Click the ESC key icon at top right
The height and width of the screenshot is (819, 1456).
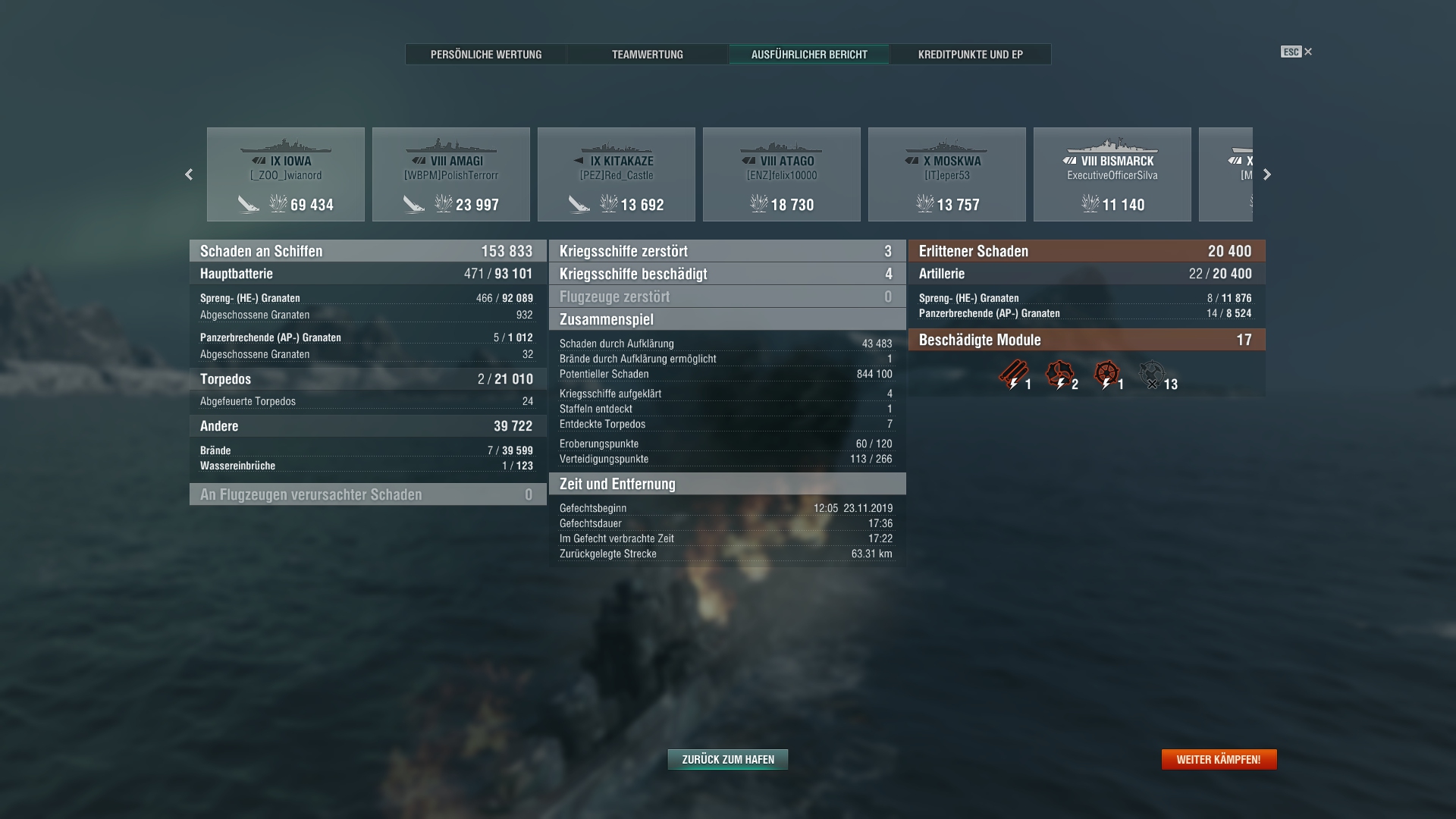(1290, 52)
